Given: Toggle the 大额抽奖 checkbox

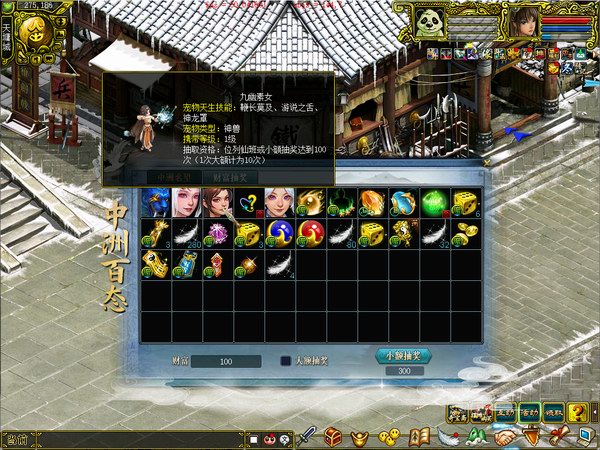Looking at the screenshot, I should coord(285,361).
